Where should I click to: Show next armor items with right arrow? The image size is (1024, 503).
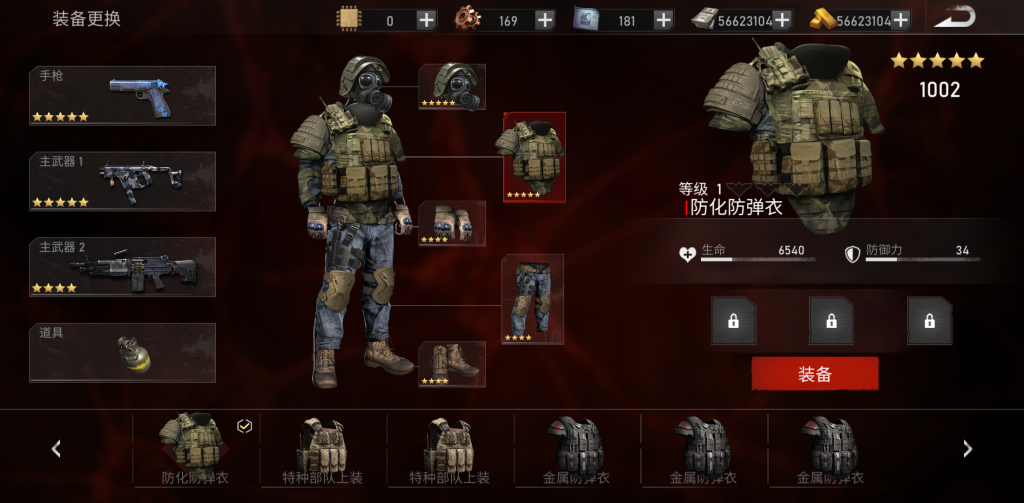(x=967, y=449)
